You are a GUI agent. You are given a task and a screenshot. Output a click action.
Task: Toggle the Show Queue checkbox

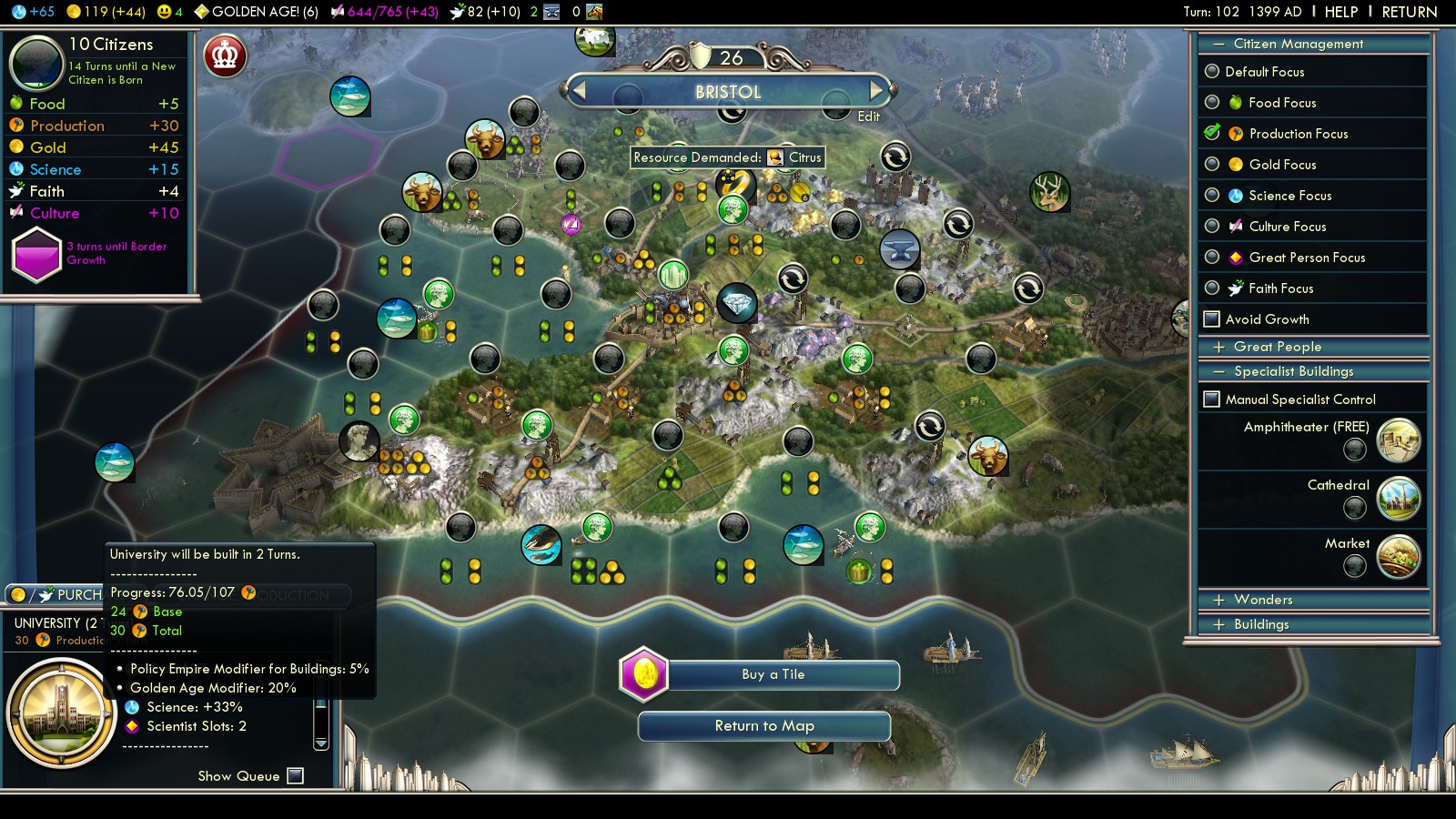[x=295, y=776]
